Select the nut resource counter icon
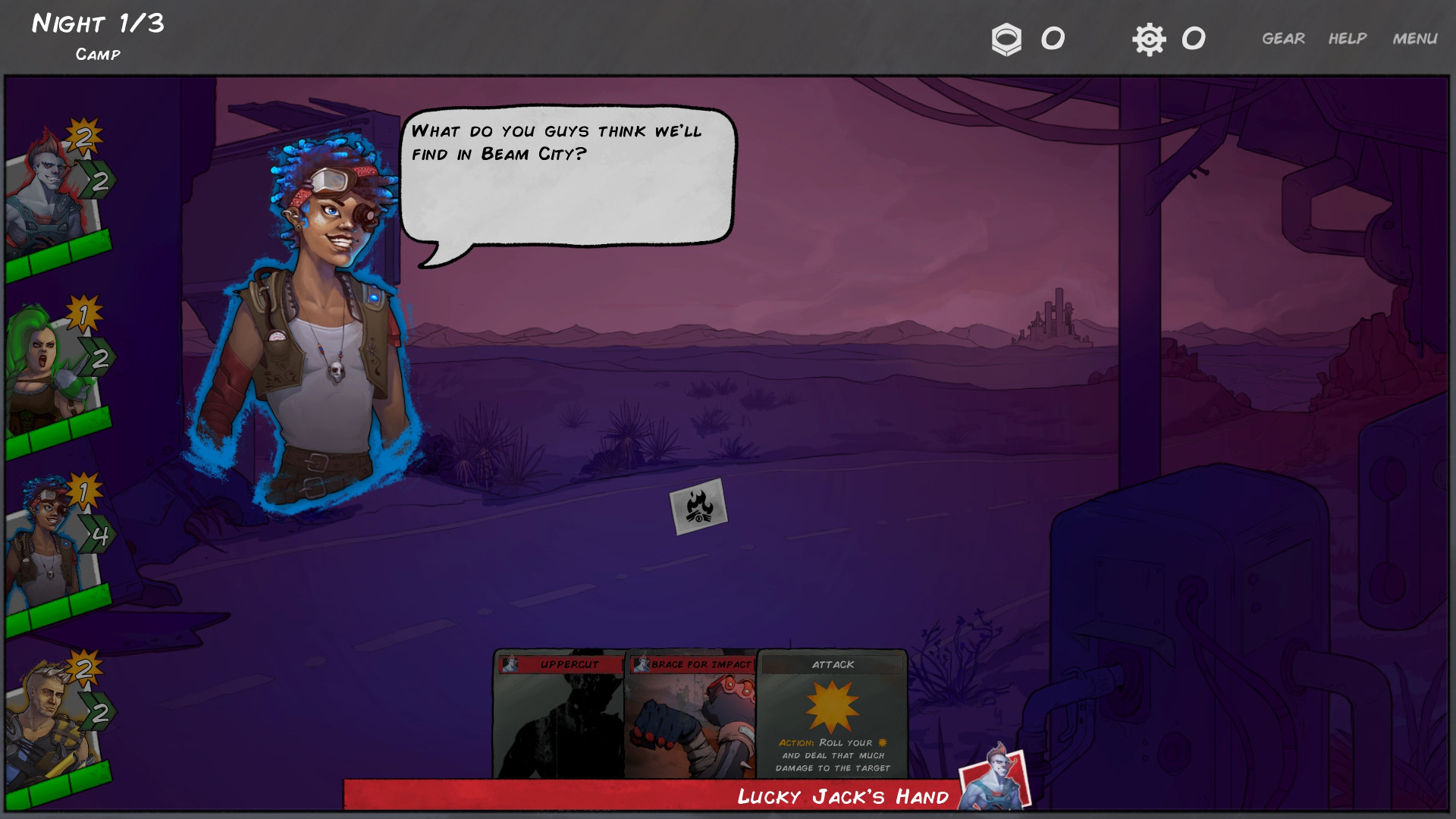The image size is (1456, 819). coord(1006,39)
